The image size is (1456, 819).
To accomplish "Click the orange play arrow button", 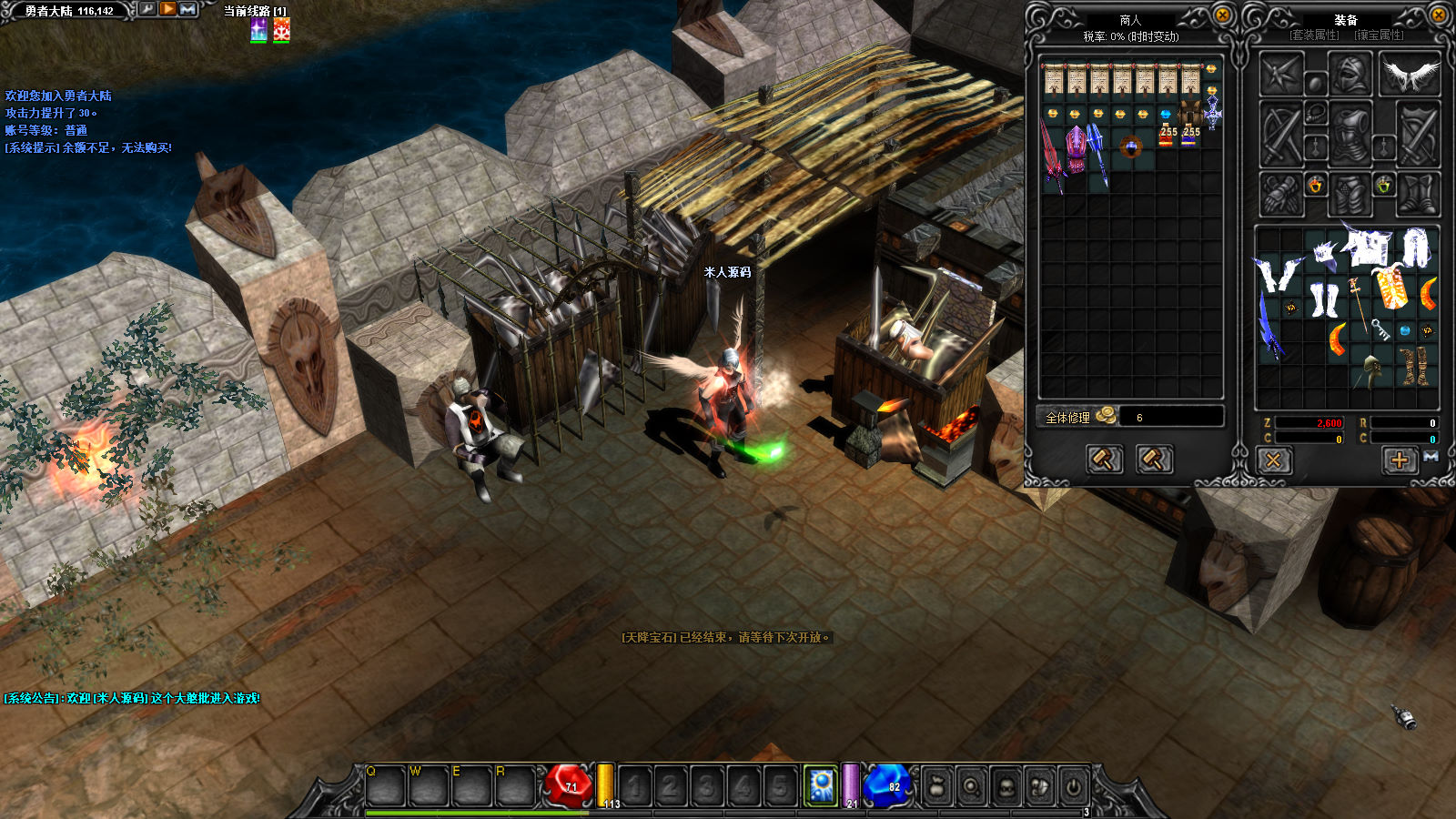I will point(168,9).
